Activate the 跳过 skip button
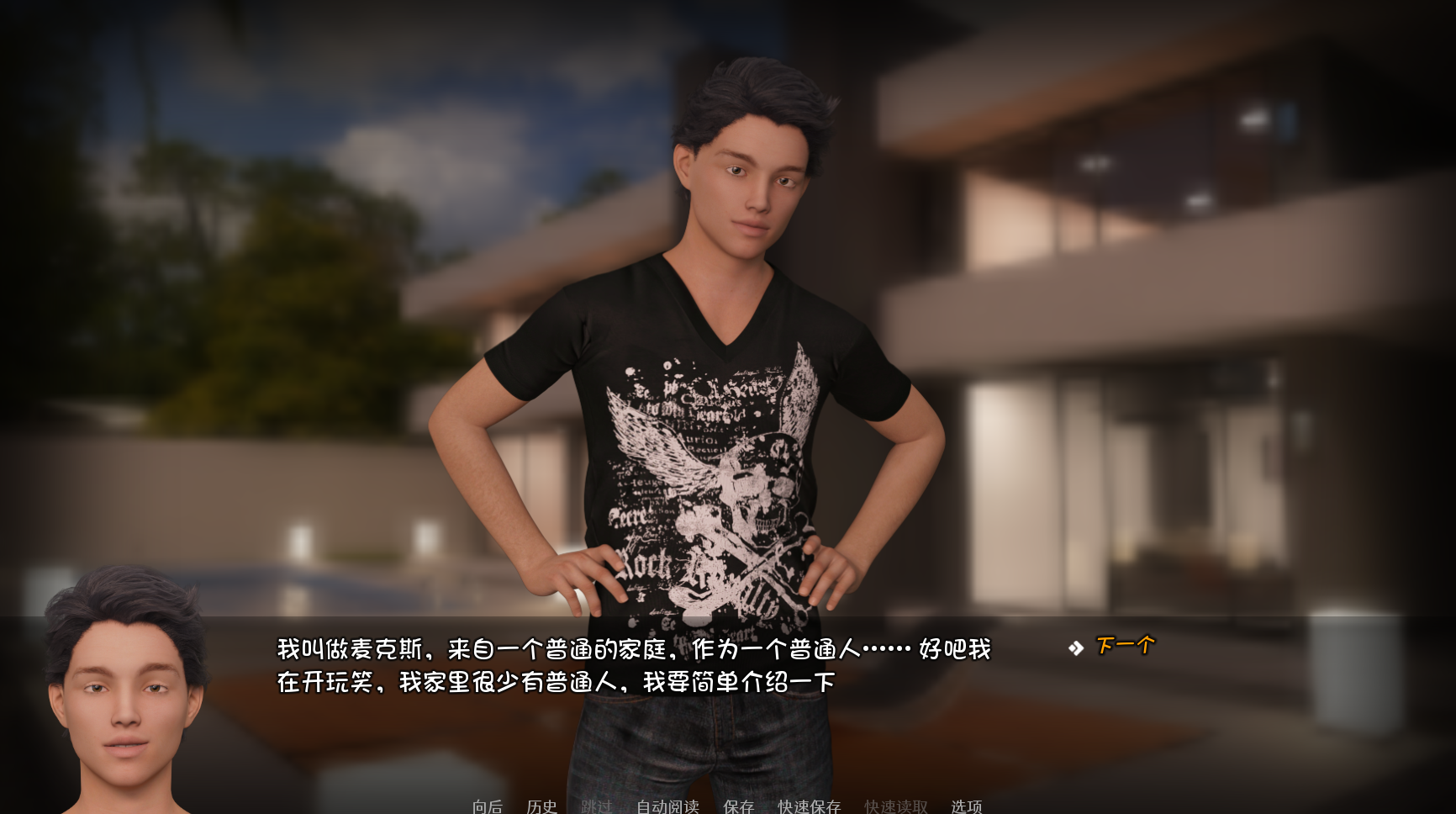This screenshot has height=814, width=1456. (596, 806)
